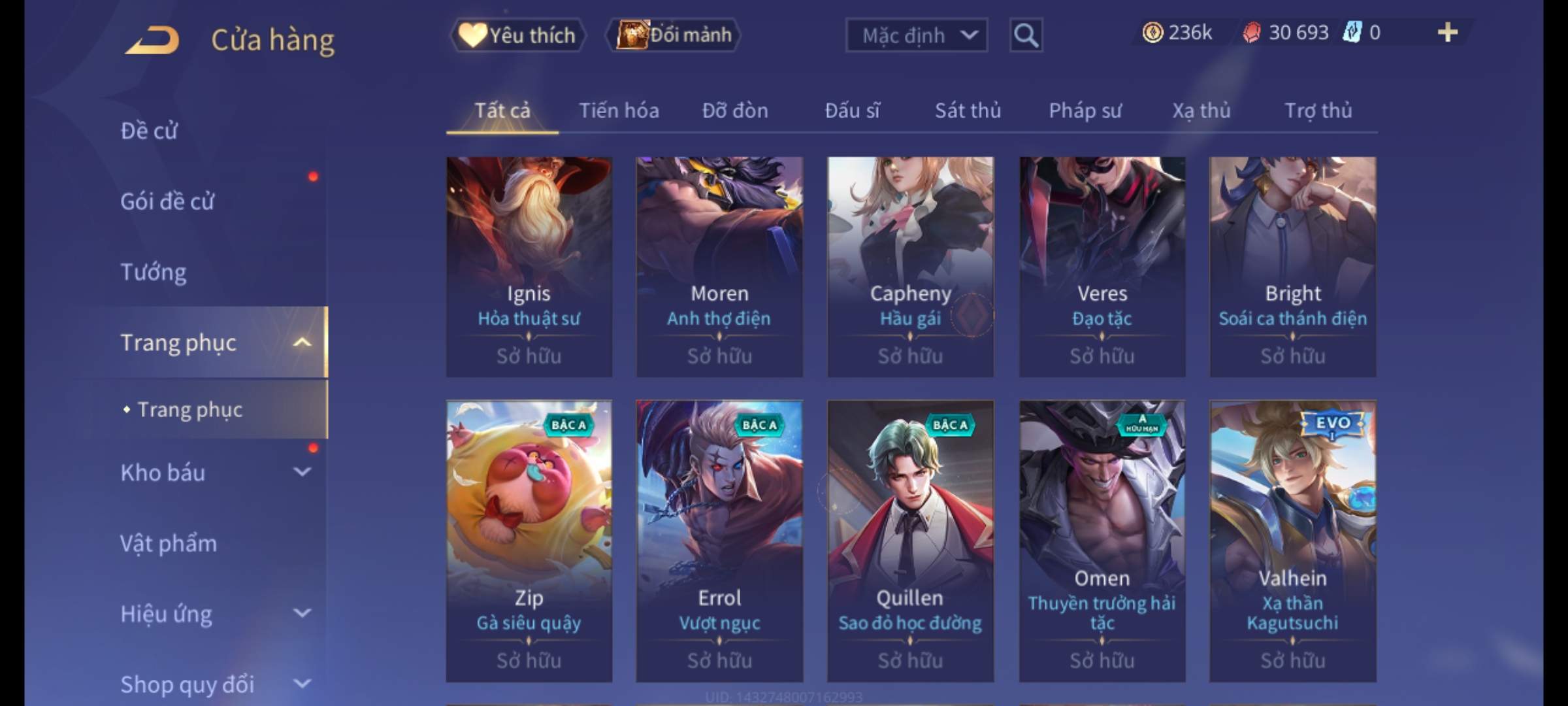View Quillen Sao đỏ học đường skin
Viewport: 1568px width, 706px height.
[x=910, y=541]
